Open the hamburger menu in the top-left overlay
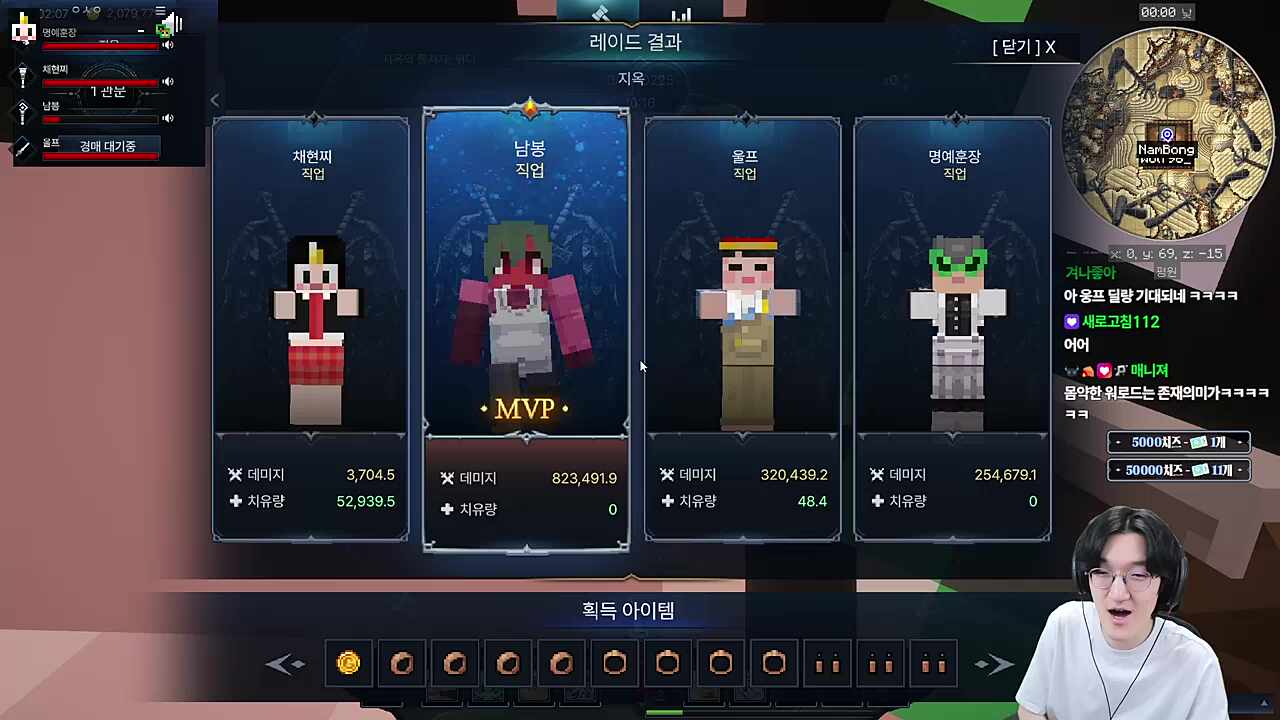The width and height of the screenshot is (1280, 720). [x=161, y=10]
